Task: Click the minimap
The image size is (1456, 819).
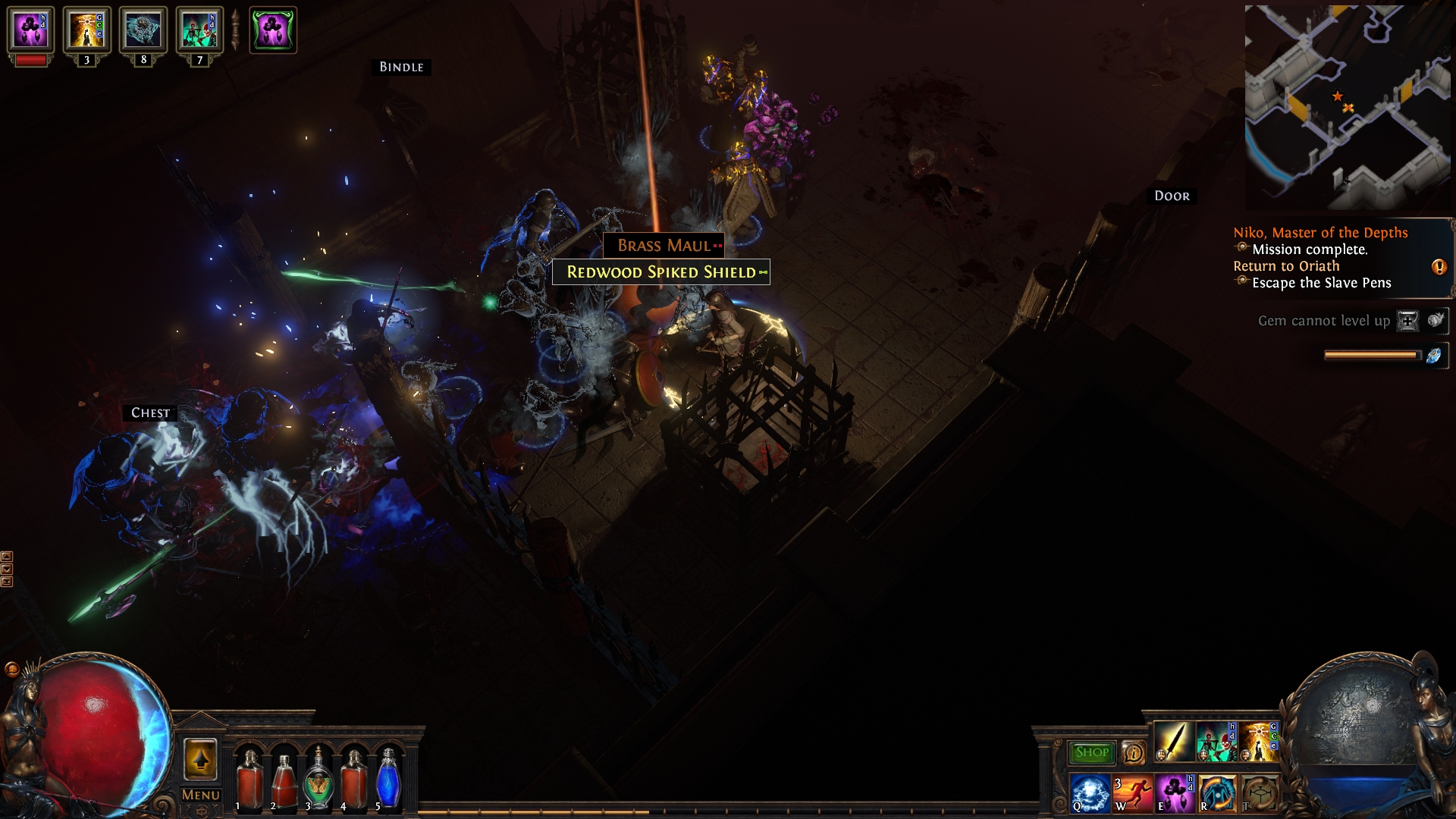Action: click(1348, 107)
